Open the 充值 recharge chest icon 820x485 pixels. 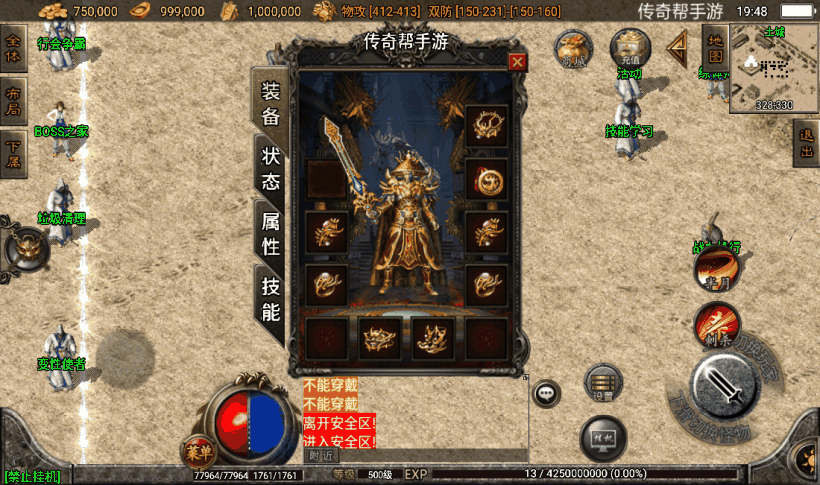click(630, 47)
